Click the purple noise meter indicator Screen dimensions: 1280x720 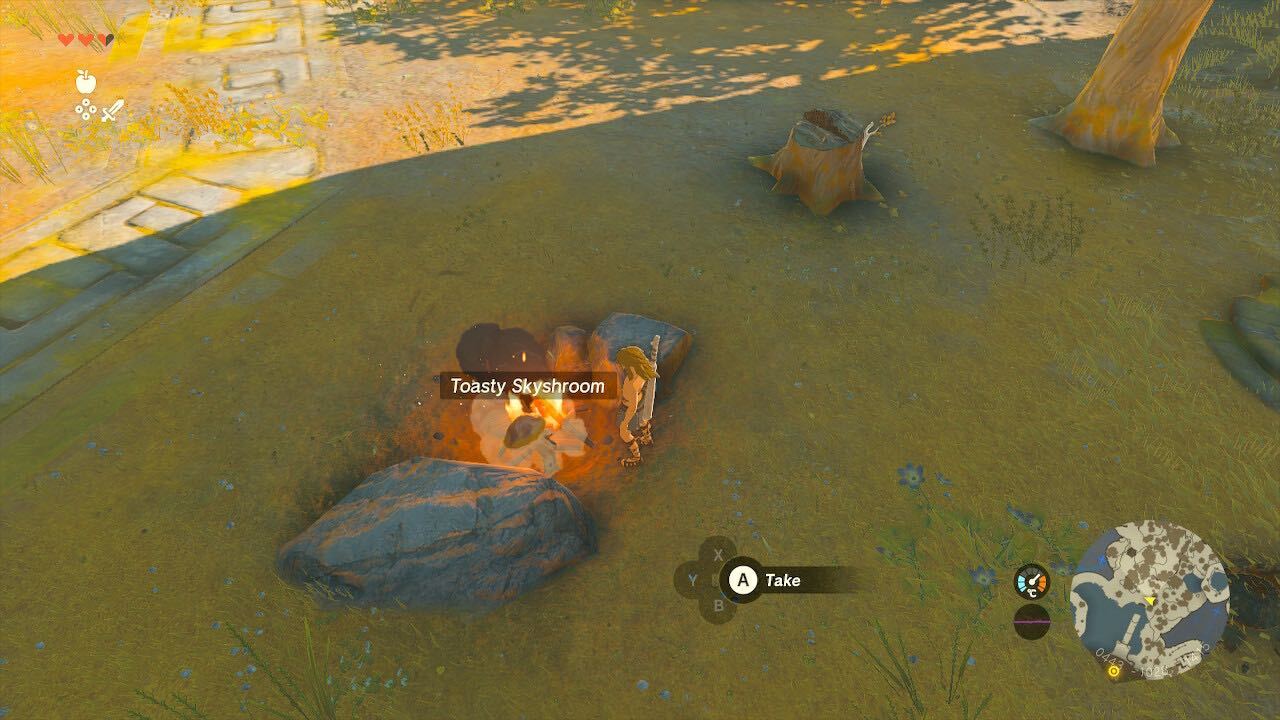(1032, 621)
